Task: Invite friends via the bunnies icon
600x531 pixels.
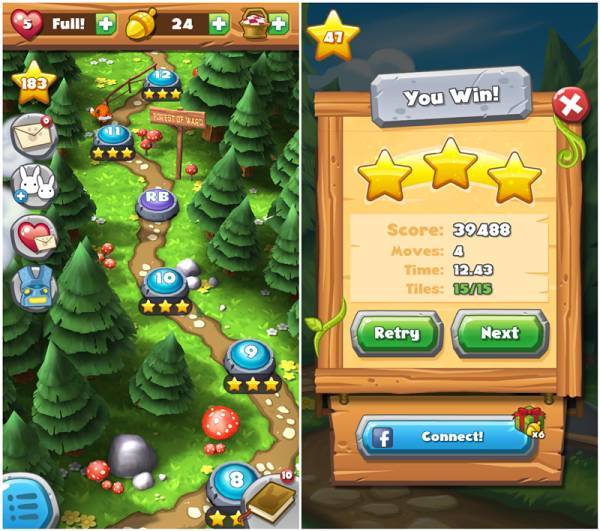Action: [30, 185]
